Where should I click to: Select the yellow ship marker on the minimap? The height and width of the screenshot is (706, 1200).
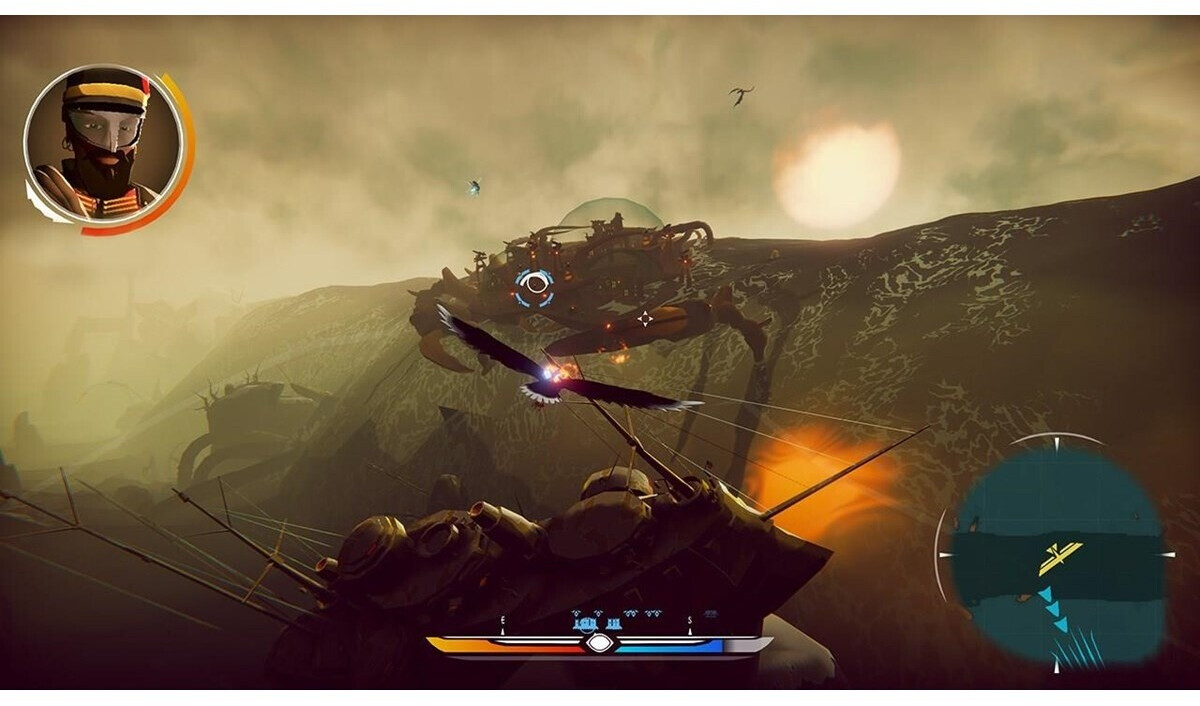point(1060,558)
